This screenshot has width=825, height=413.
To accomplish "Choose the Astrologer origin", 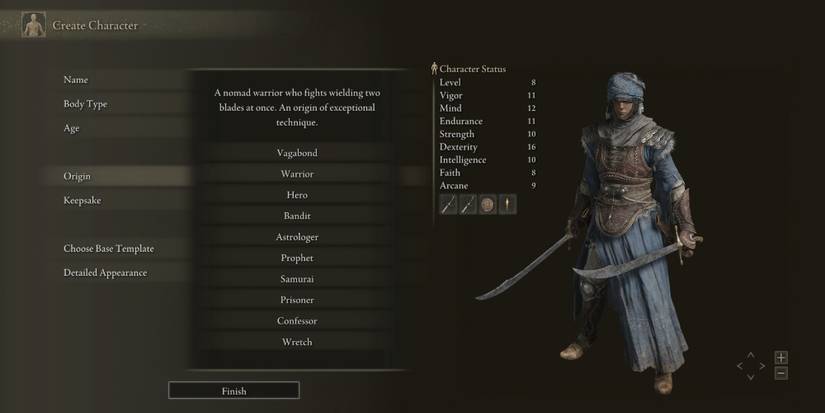I will [x=296, y=237].
